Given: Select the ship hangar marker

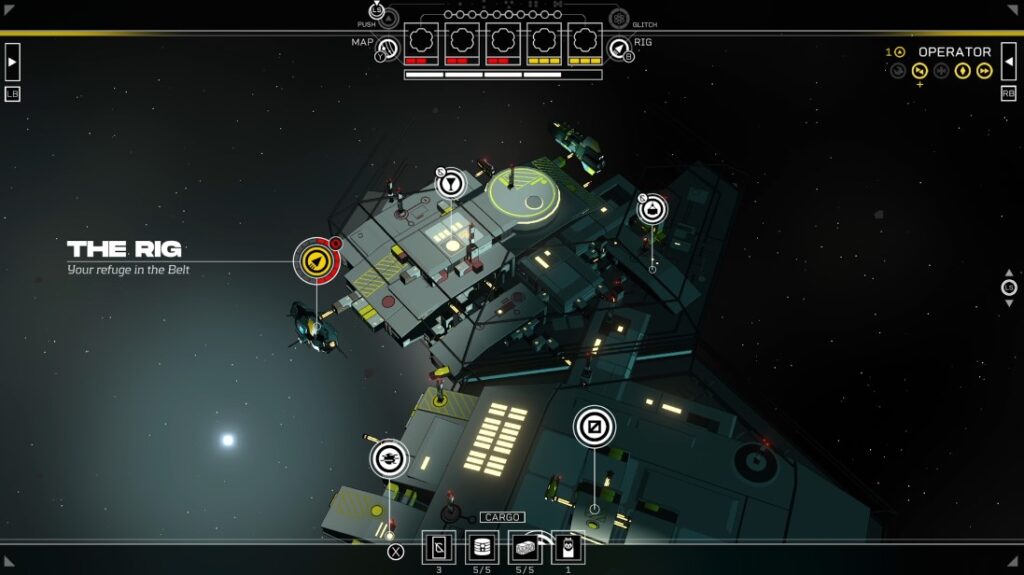Looking at the screenshot, I should tap(389, 459).
